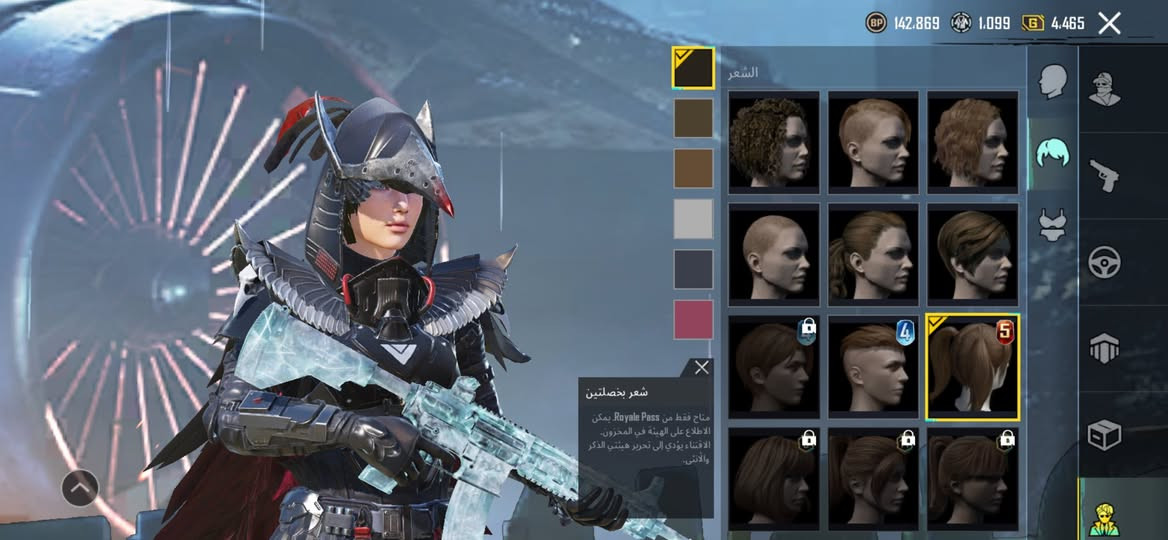Screen dimensions: 1168x540
Task: Select the level 4 undercut hairstyle
Action: (x=873, y=367)
